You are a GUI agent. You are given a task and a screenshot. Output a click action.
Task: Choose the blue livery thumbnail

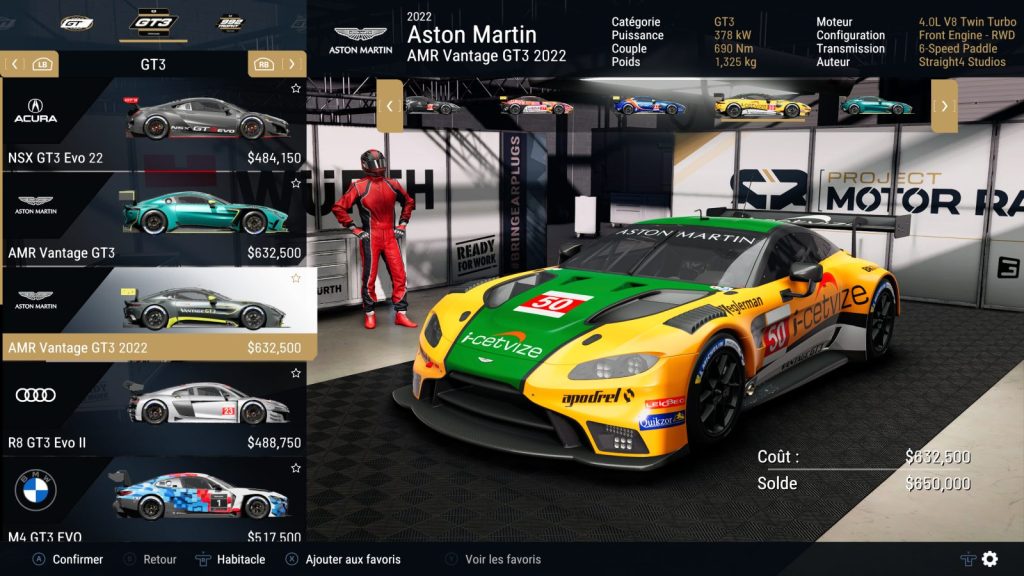pos(648,105)
